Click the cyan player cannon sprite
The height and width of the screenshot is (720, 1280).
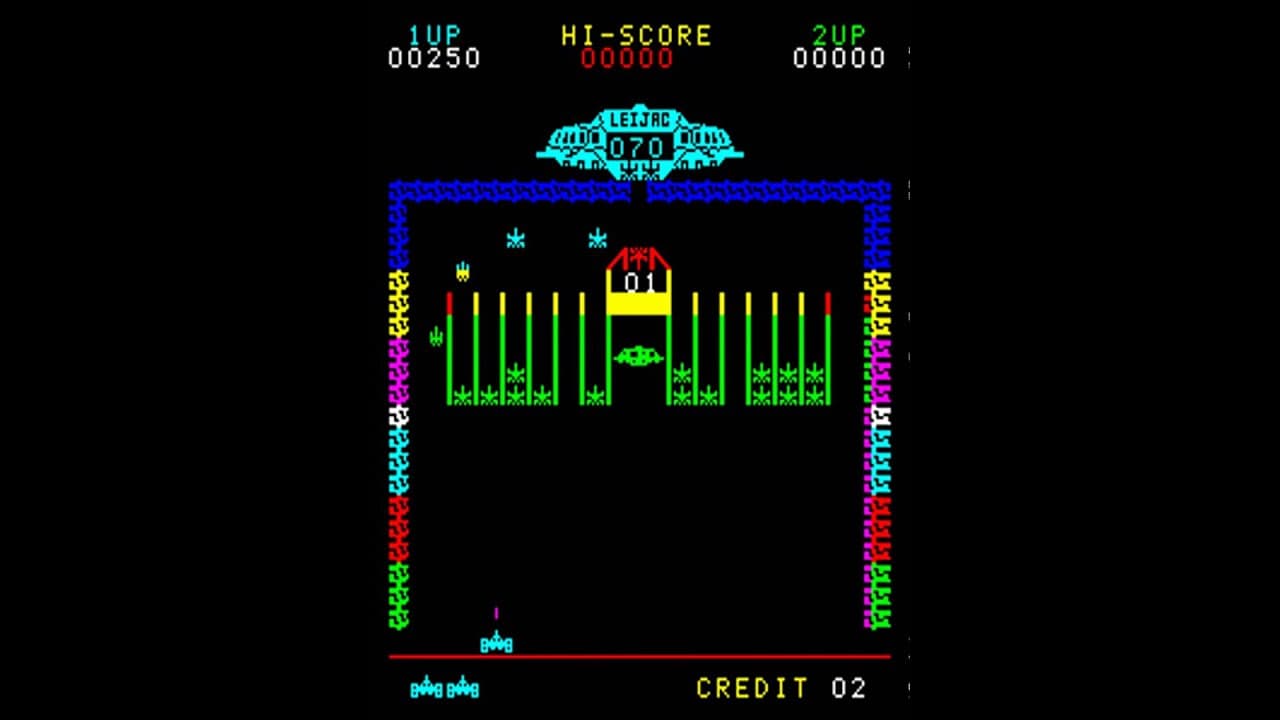pyautogui.click(x=497, y=641)
